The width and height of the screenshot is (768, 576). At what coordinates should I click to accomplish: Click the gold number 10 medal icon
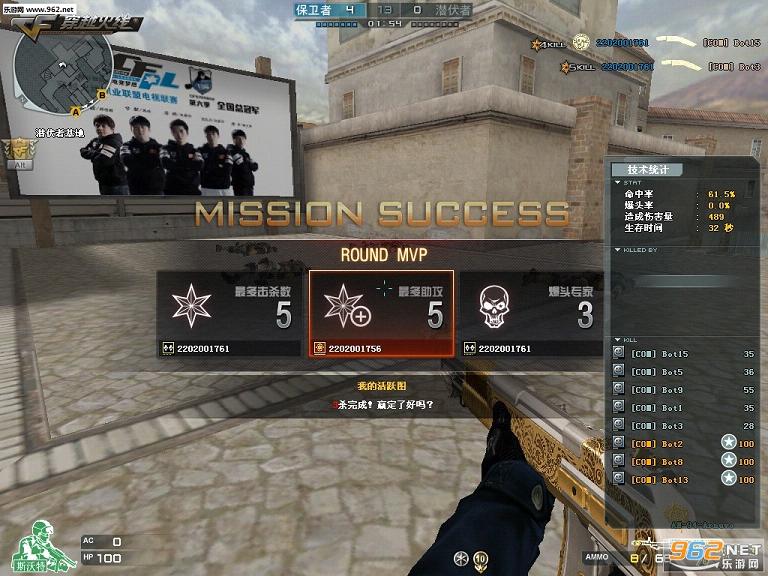tap(481, 558)
